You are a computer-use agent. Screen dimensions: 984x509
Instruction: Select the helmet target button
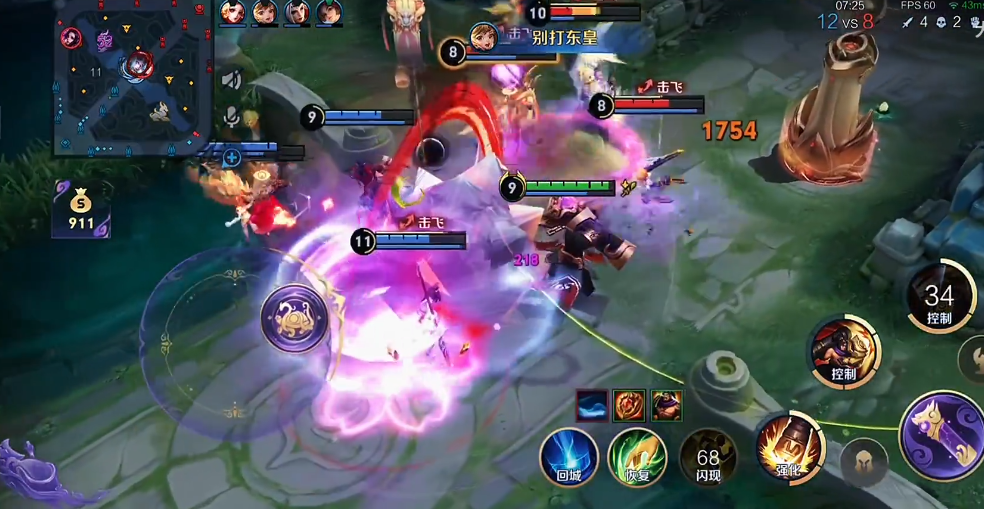[864, 464]
